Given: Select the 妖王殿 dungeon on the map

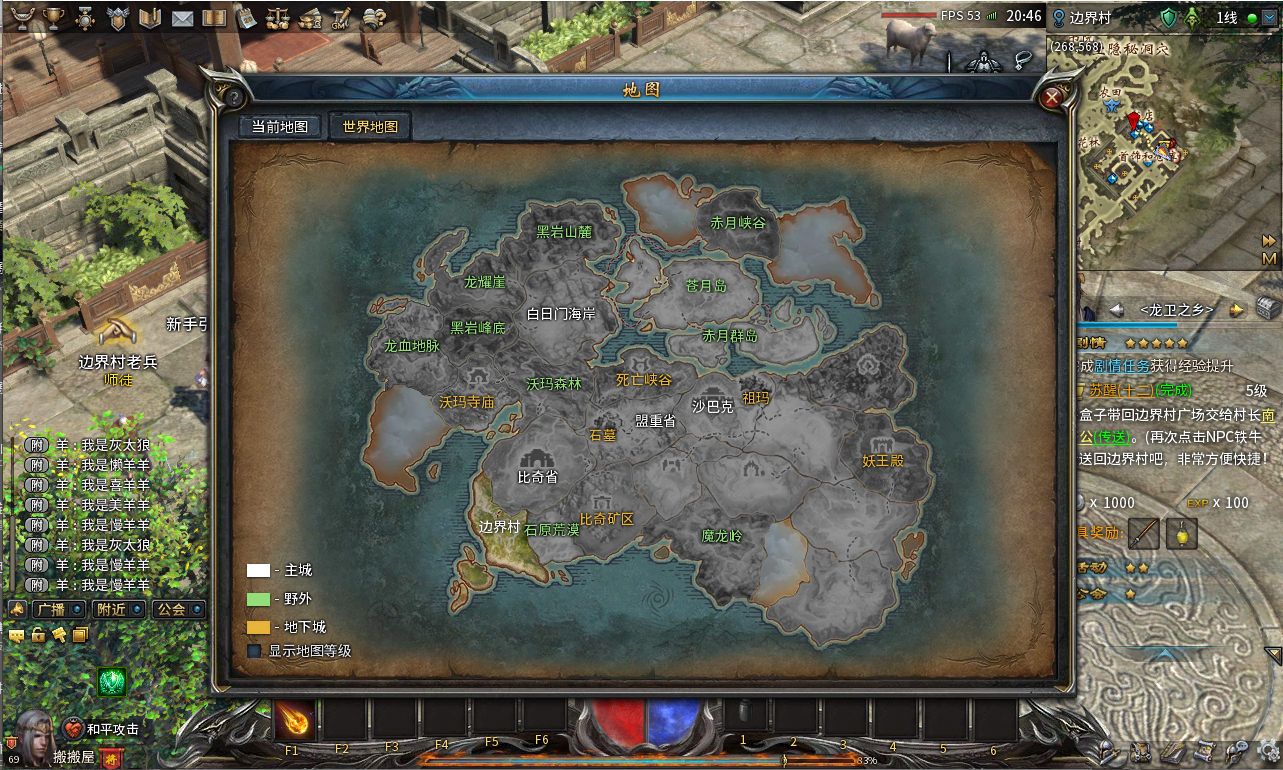Looking at the screenshot, I should 883,461.
